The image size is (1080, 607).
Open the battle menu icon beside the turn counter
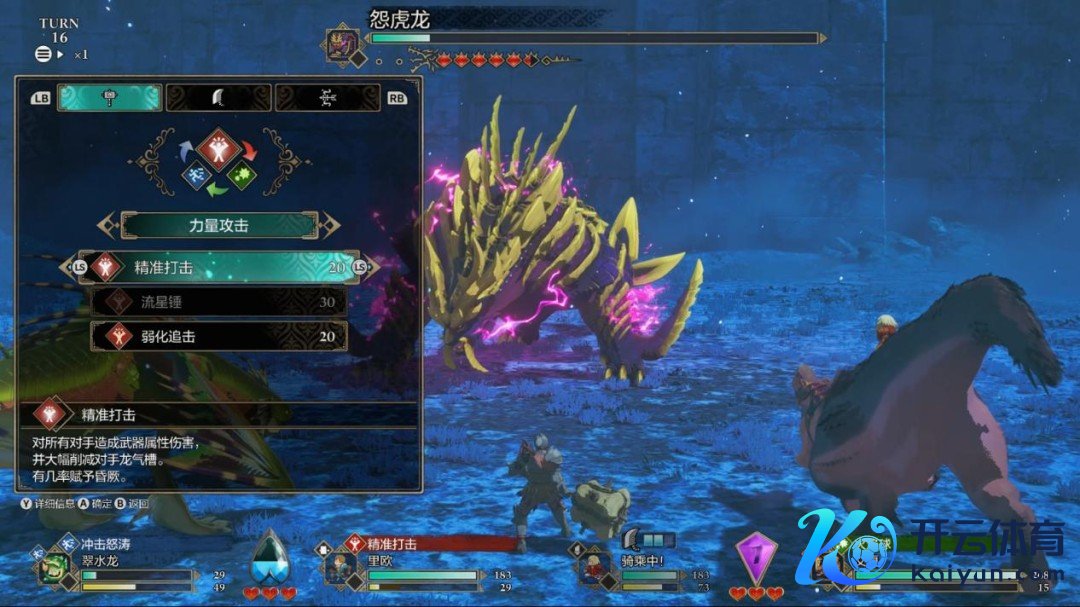(43, 54)
